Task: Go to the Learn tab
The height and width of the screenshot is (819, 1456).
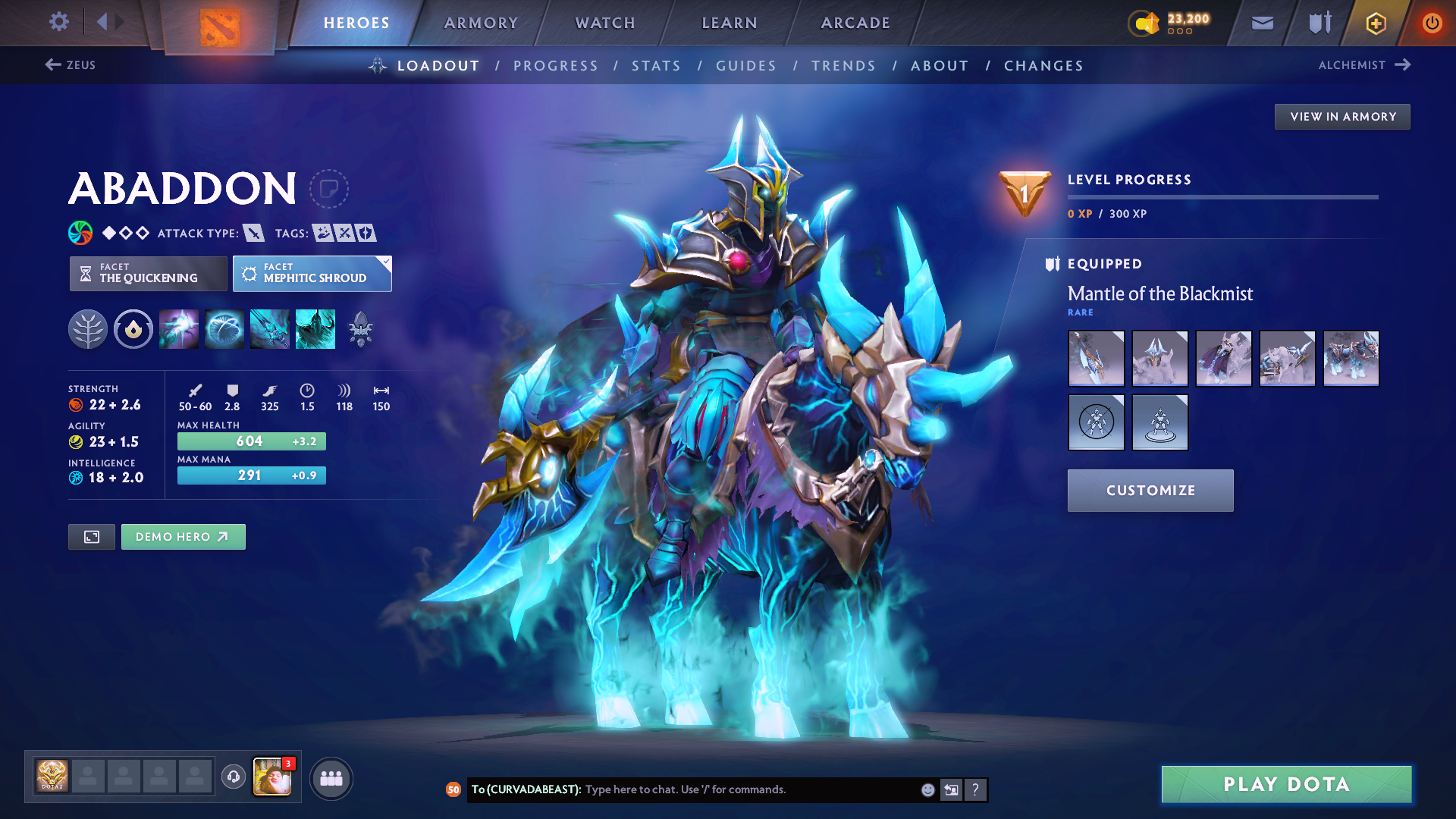Action: (730, 23)
